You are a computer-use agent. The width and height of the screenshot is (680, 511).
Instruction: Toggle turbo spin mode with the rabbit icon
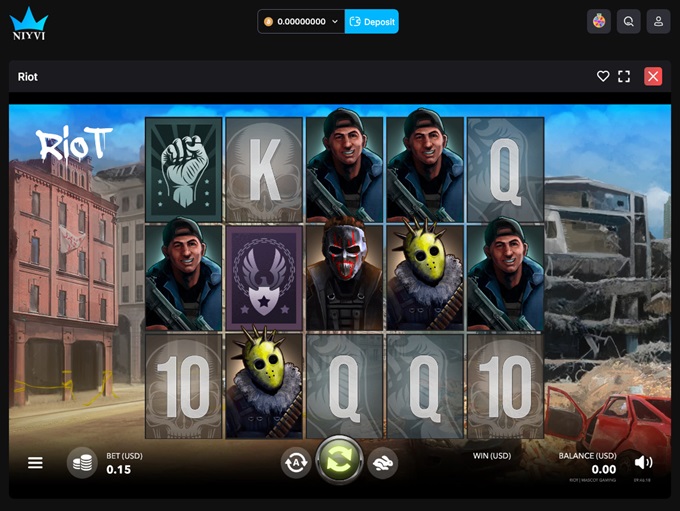click(x=382, y=462)
